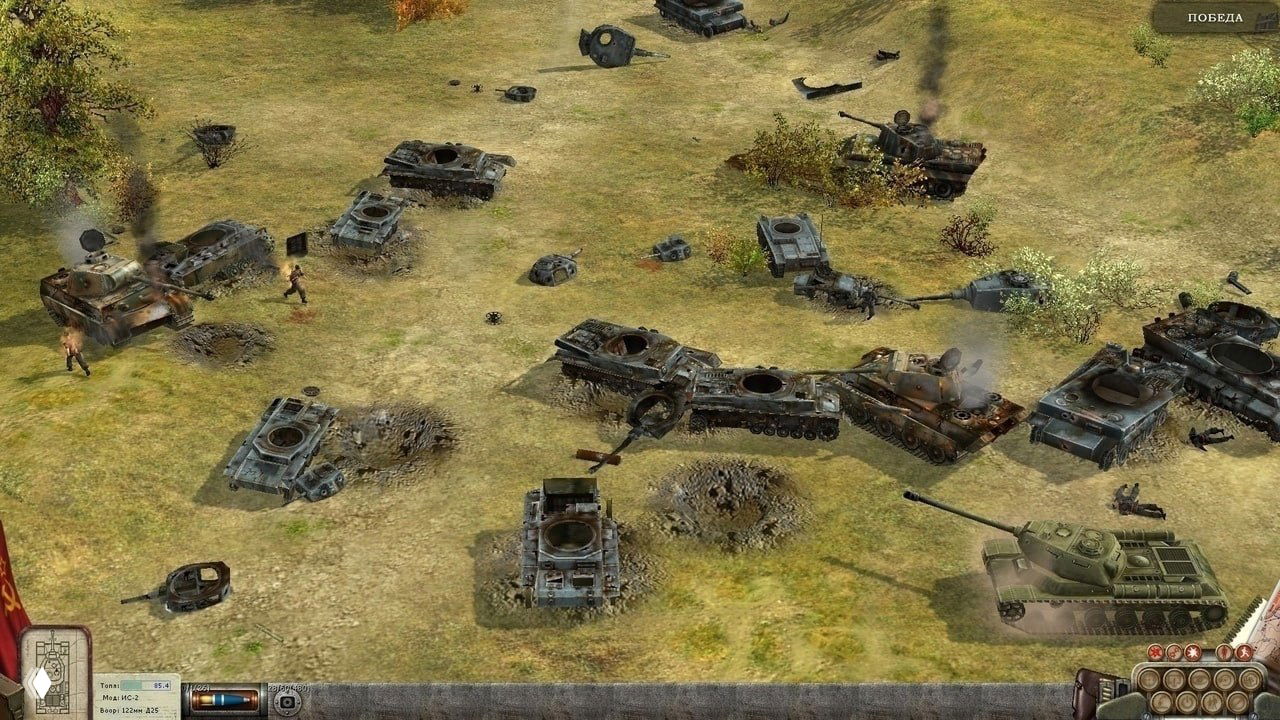Toggle the gear-shaped fire-mode icon
The height and width of the screenshot is (720, 1280).
click(x=1174, y=653)
